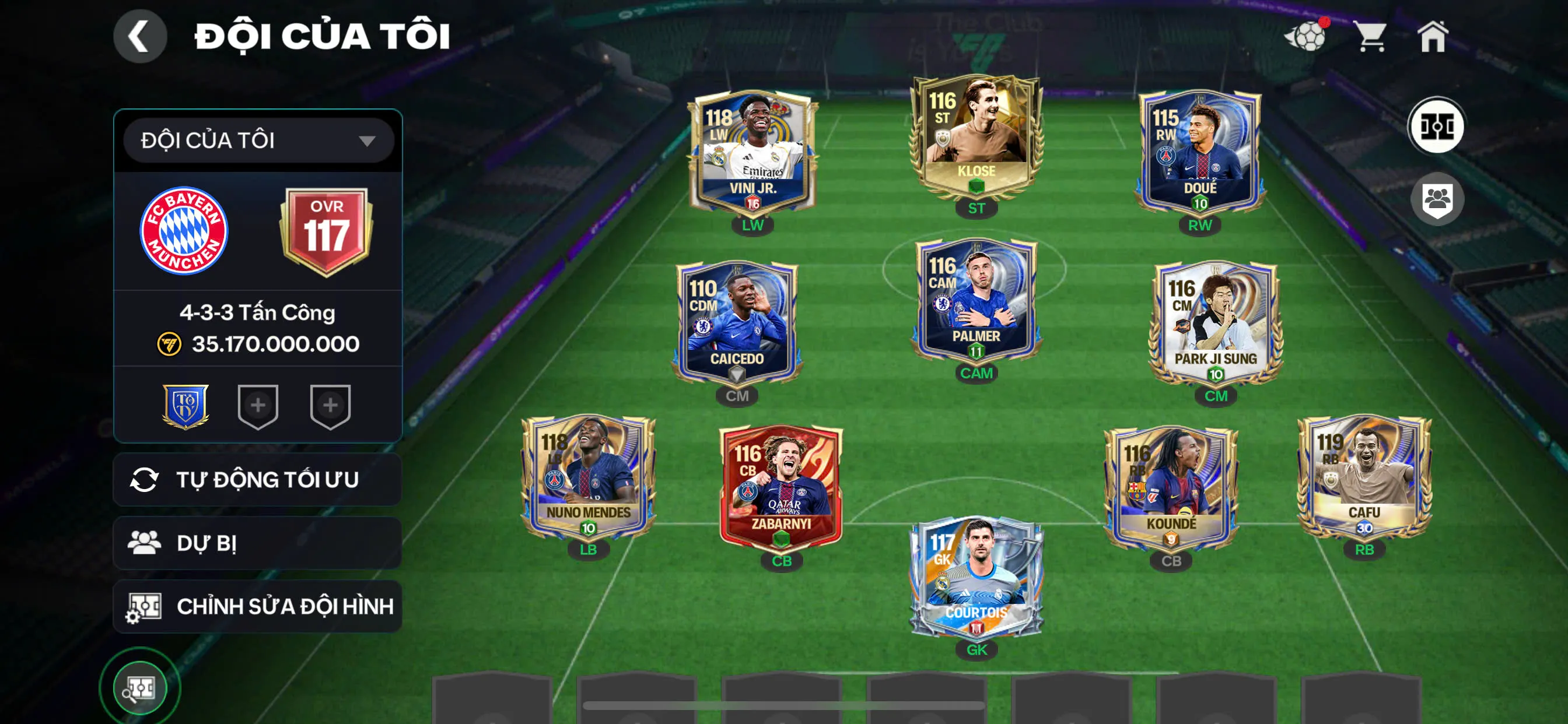The height and width of the screenshot is (724, 1568).
Task: Go back using the arrow beside the title
Action: (140, 36)
